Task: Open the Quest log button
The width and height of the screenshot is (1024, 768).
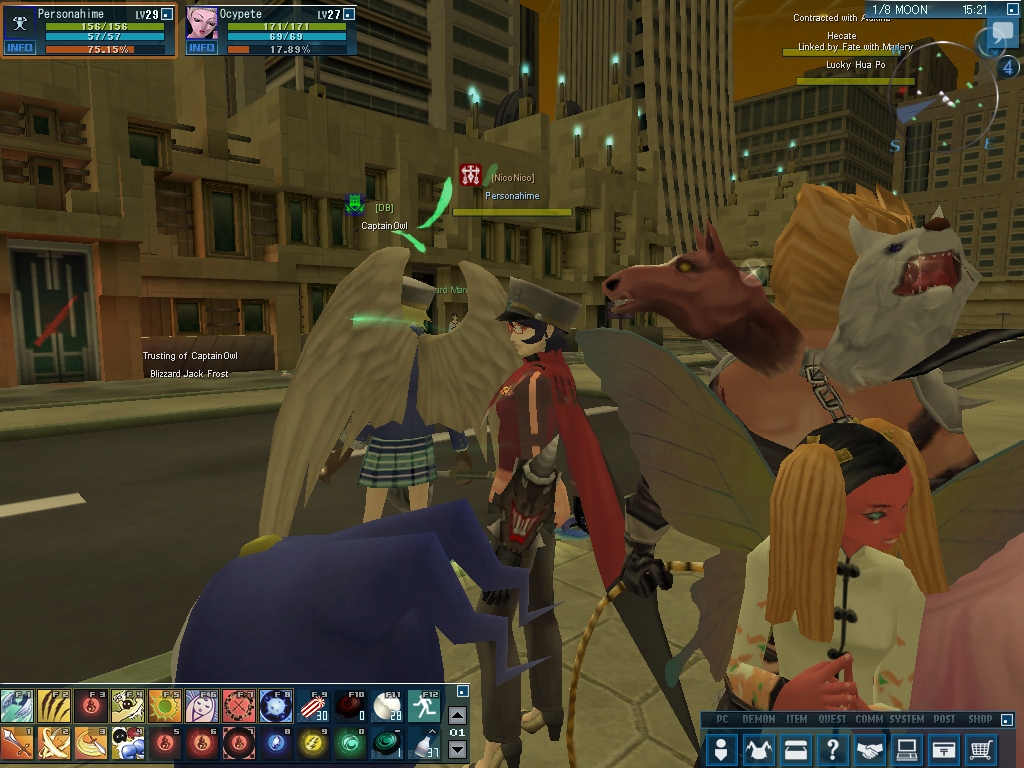Action: (x=832, y=748)
